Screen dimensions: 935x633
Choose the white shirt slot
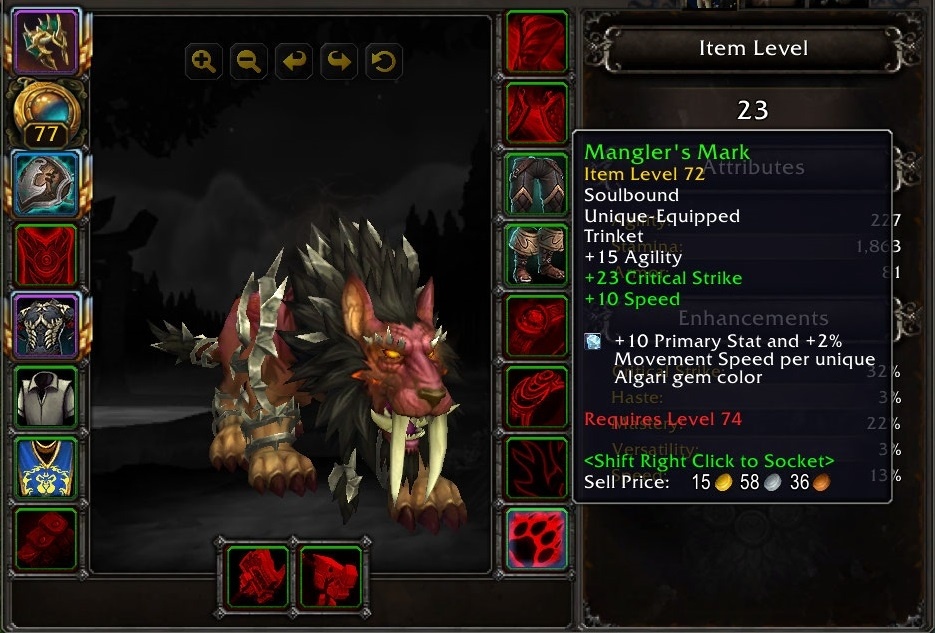point(46,397)
